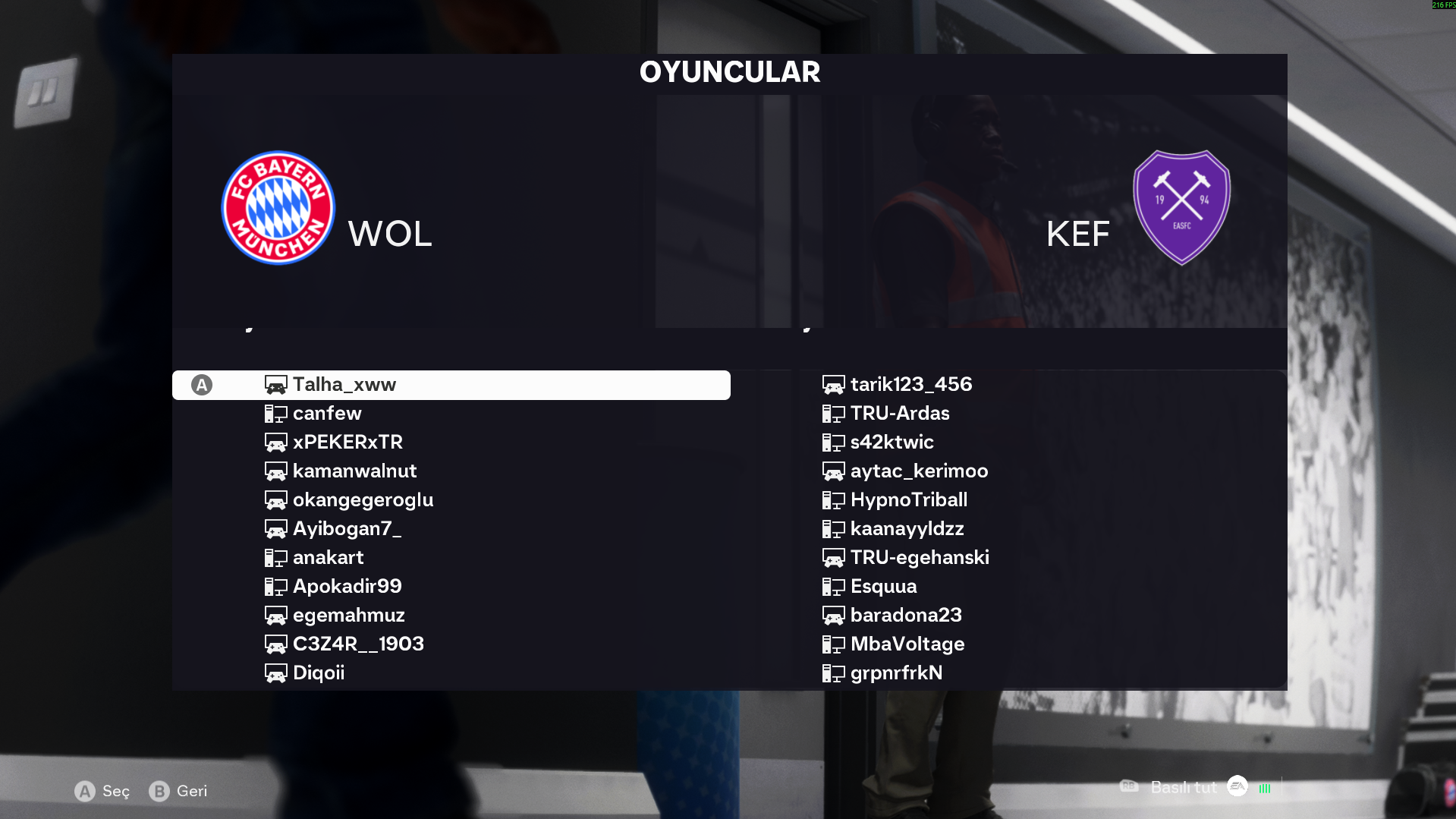Select anakart player row
This screenshot has height=819, width=1456.
click(328, 558)
